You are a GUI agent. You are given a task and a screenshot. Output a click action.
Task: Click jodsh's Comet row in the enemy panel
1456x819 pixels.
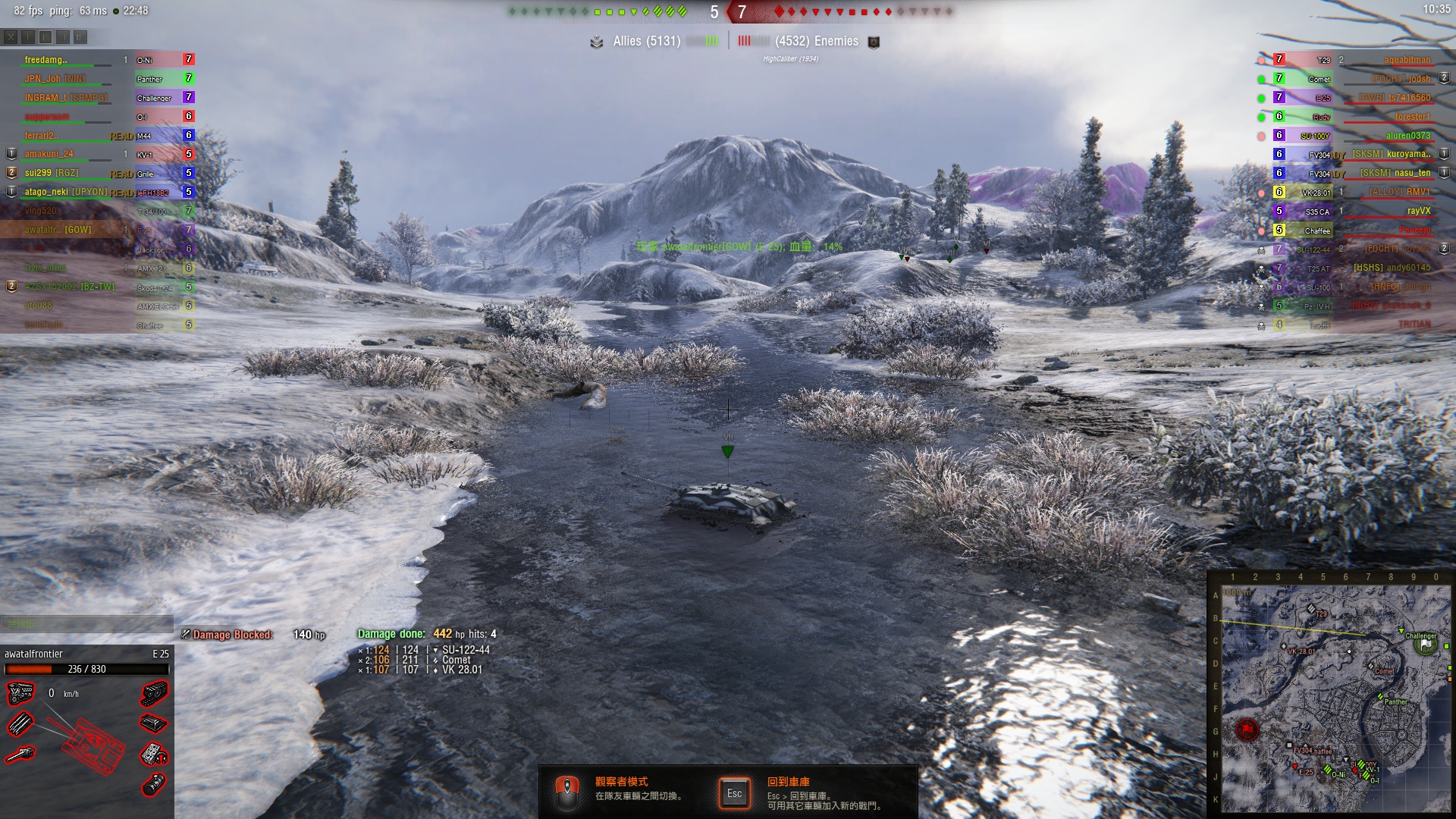tap(1357, 79)
